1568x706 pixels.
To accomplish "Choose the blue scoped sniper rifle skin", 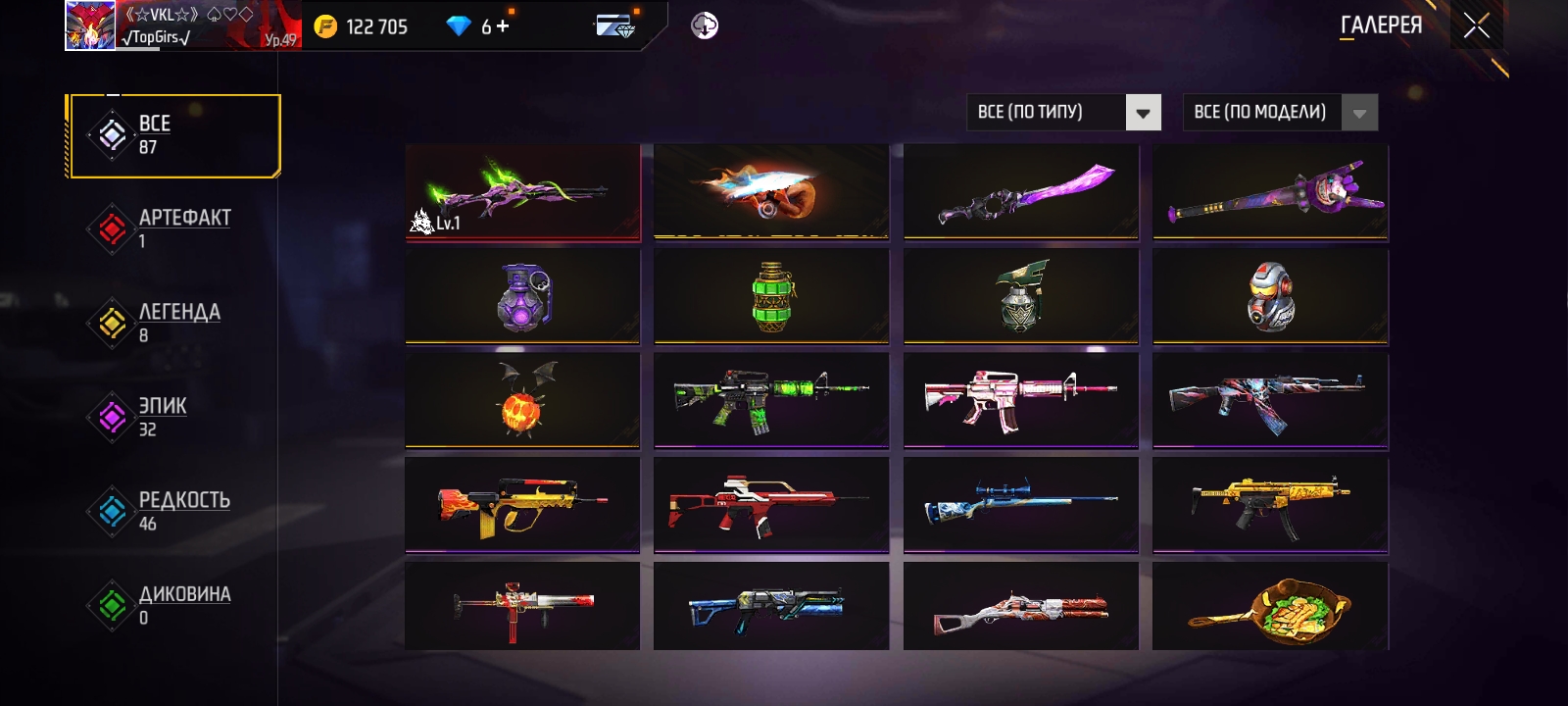I will coord(1021,504).
